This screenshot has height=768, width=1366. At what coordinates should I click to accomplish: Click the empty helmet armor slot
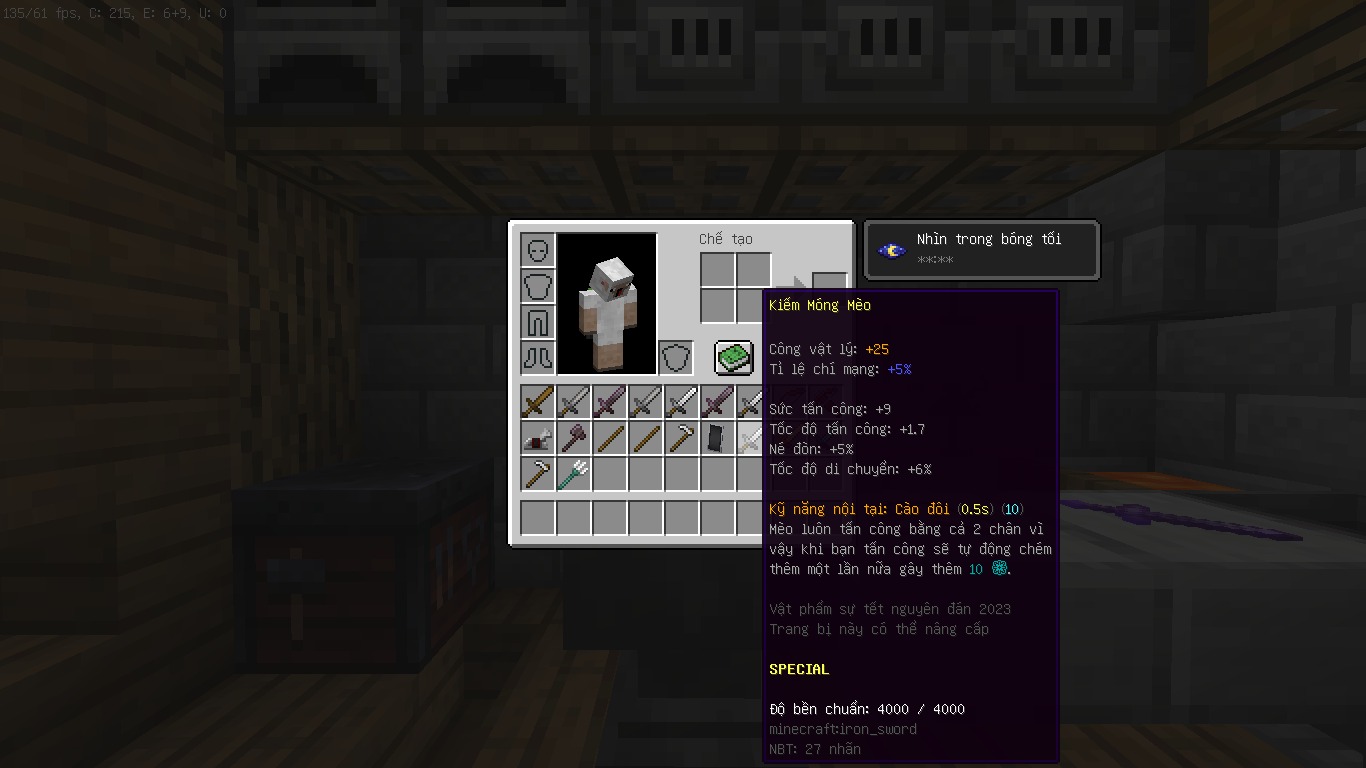click(538, 250)
